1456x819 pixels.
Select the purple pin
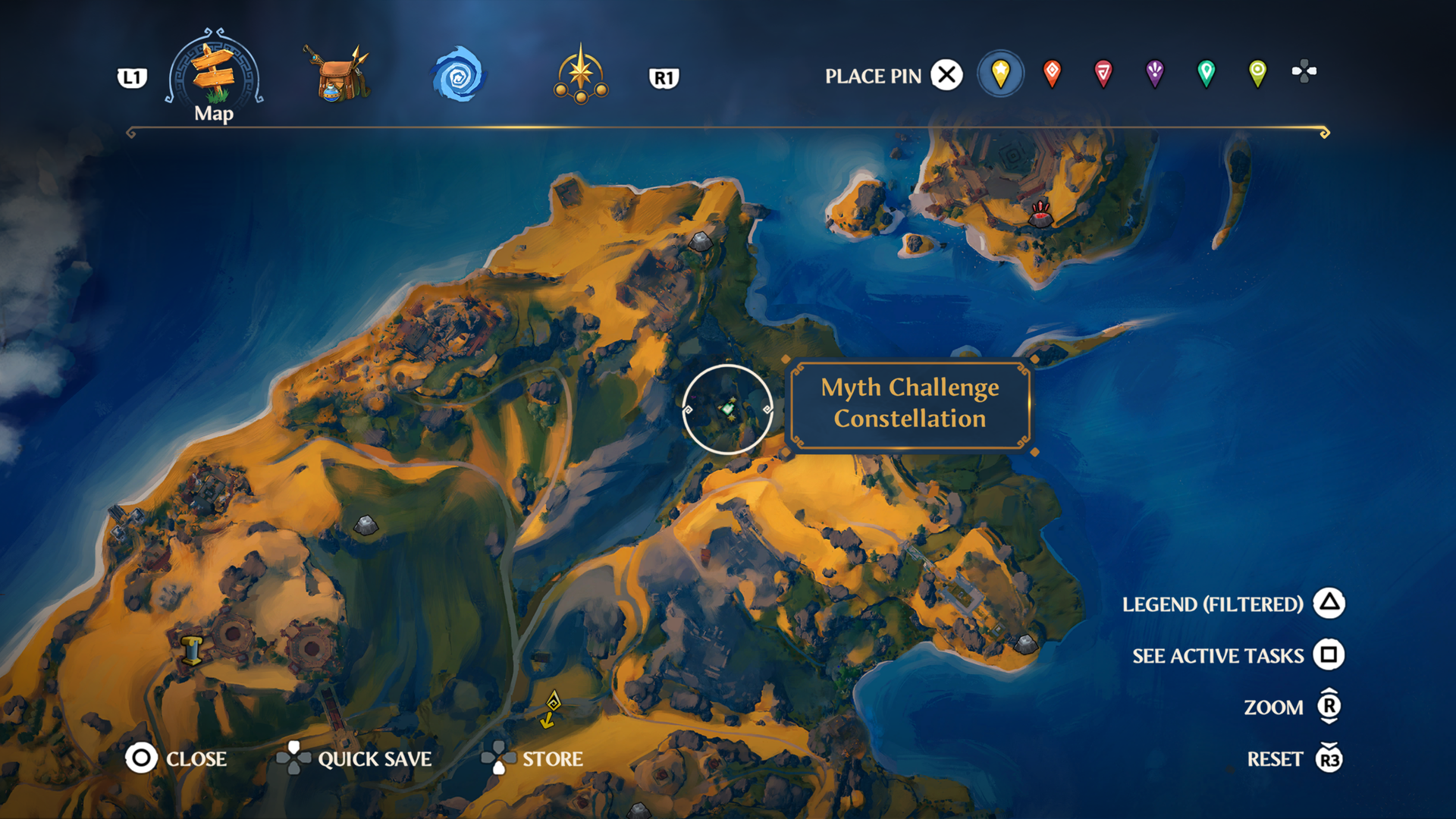[x=1154, y=74]
